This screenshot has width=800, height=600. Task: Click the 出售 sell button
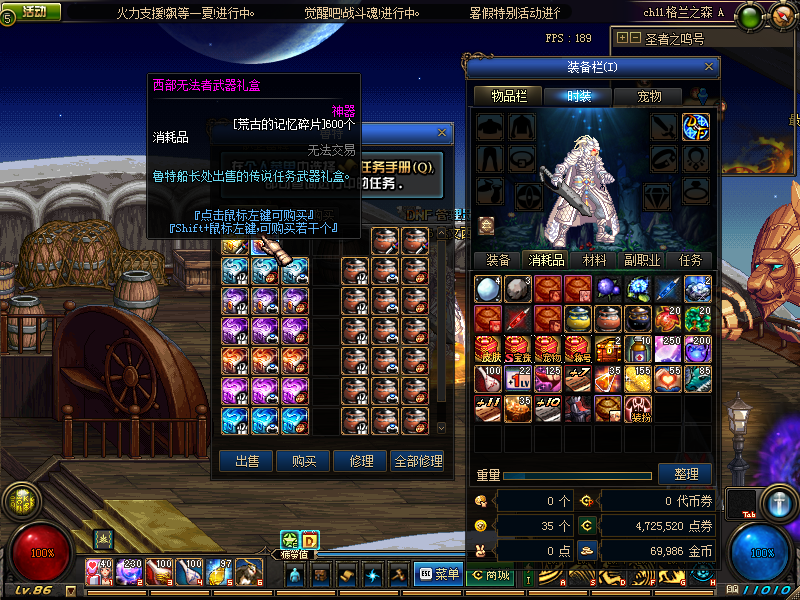pos(247,461)
